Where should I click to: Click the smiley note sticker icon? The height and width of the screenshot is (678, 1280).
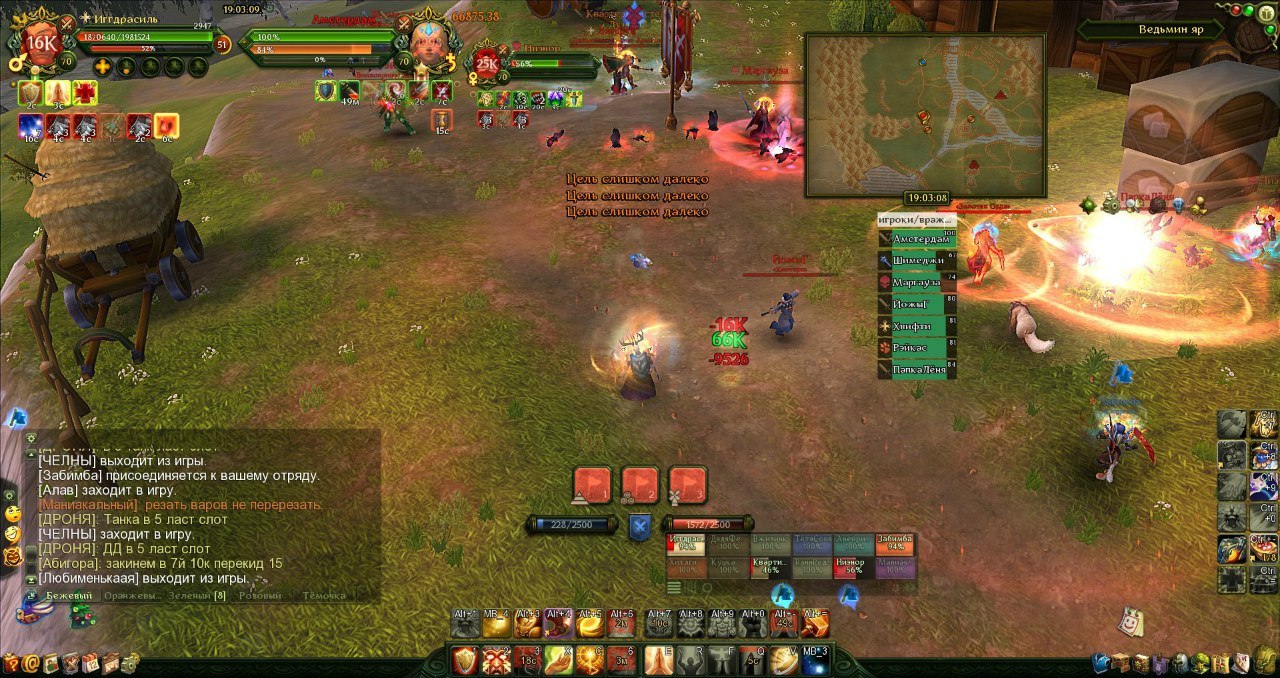click(x=1130, y=620)
